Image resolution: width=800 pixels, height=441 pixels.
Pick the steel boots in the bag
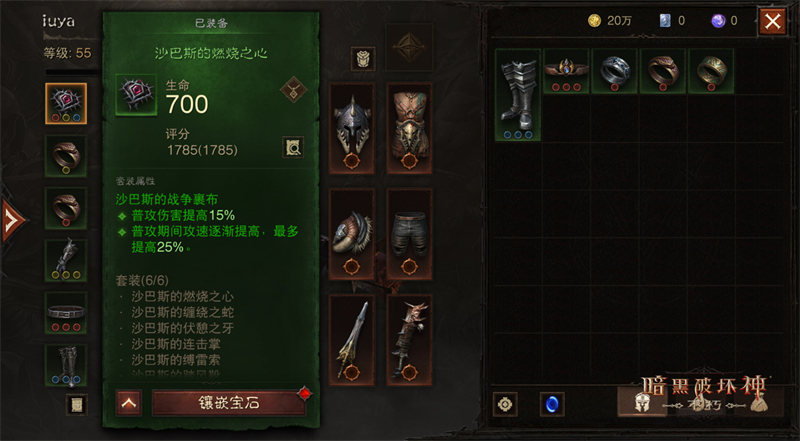(x=518, y=94)
